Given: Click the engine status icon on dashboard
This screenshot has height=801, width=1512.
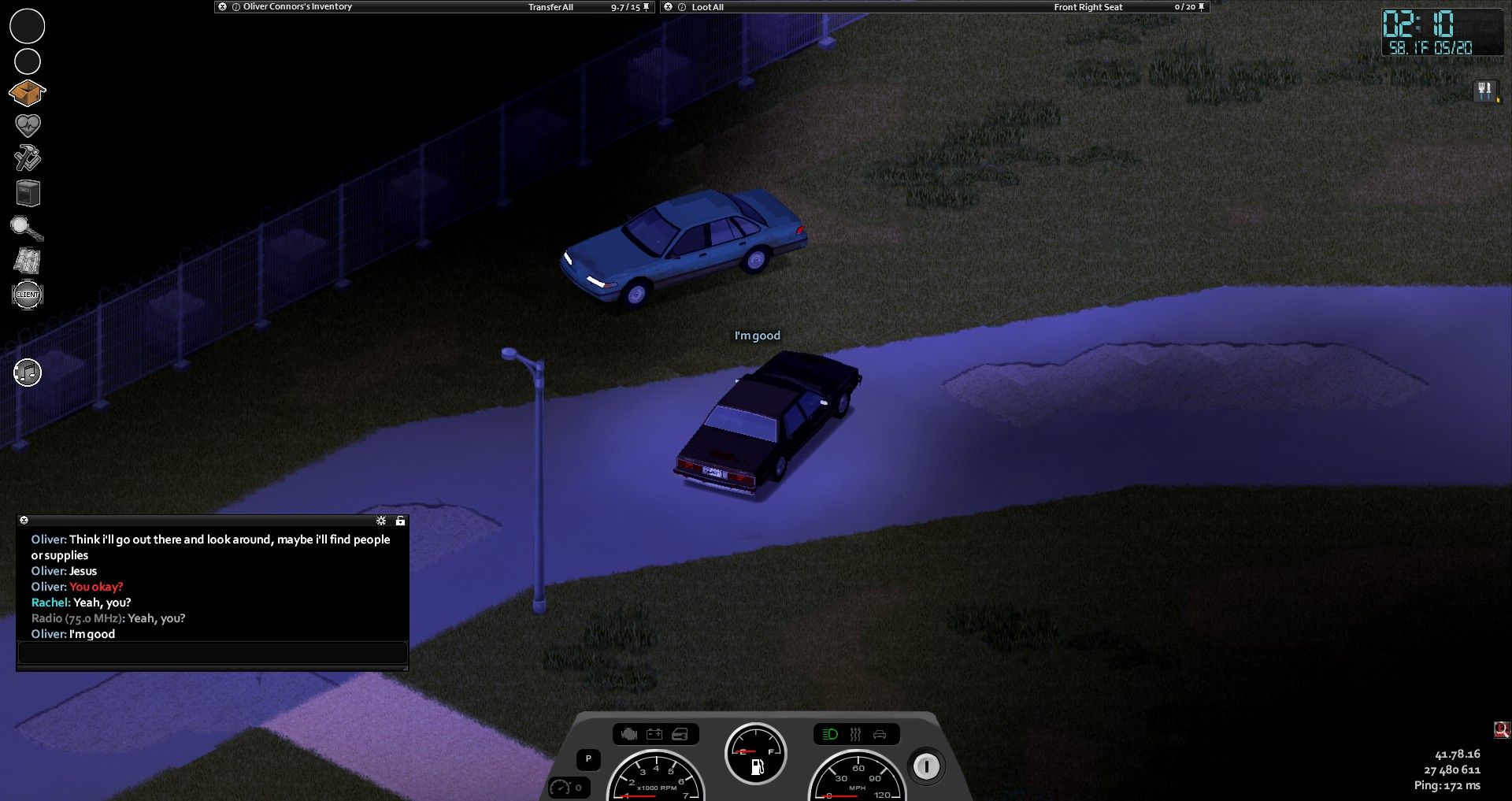Looking at the screenshot, I should (x=628, y=735).
